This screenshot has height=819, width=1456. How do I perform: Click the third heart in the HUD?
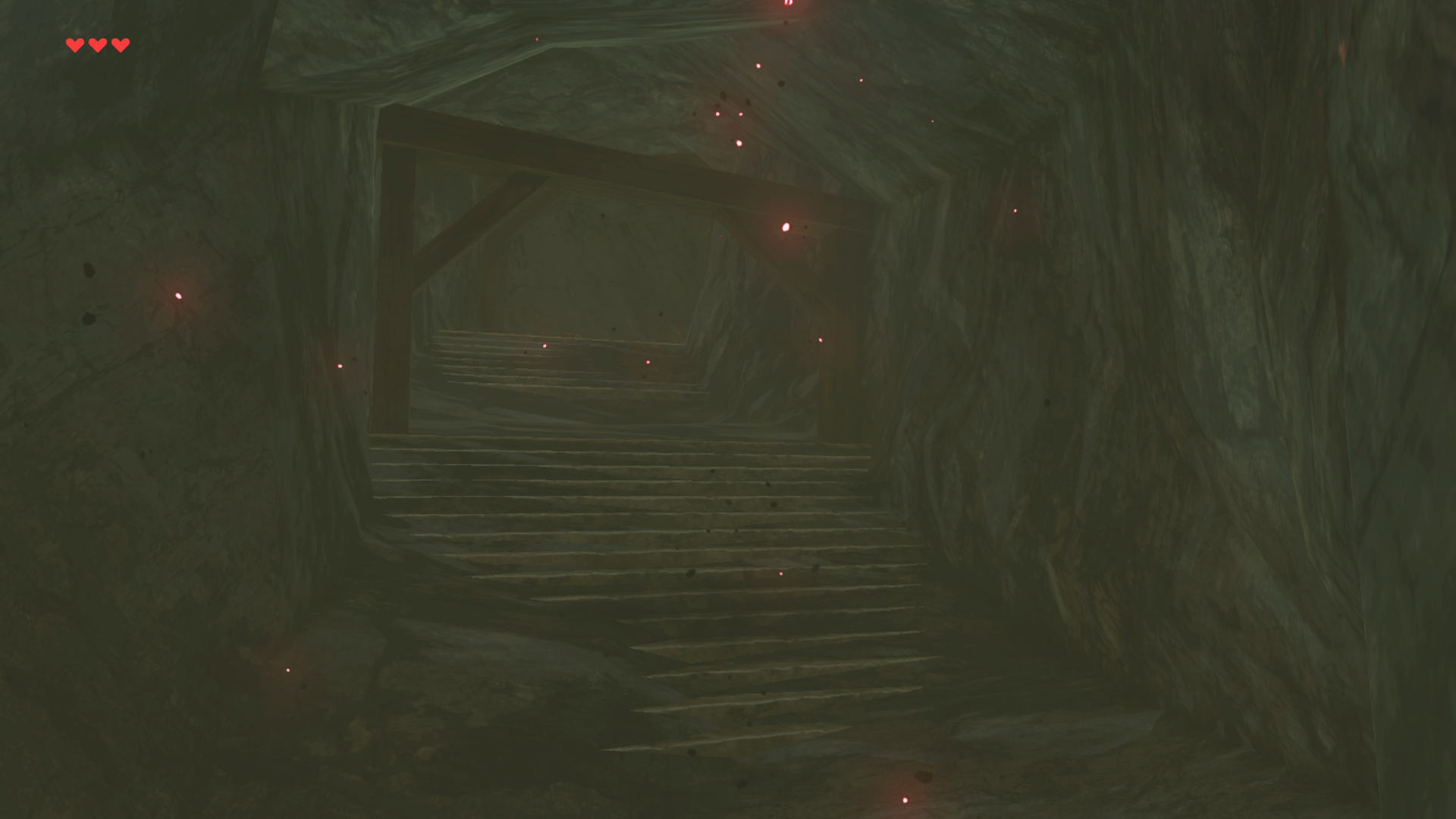click(x=119, y=45)
